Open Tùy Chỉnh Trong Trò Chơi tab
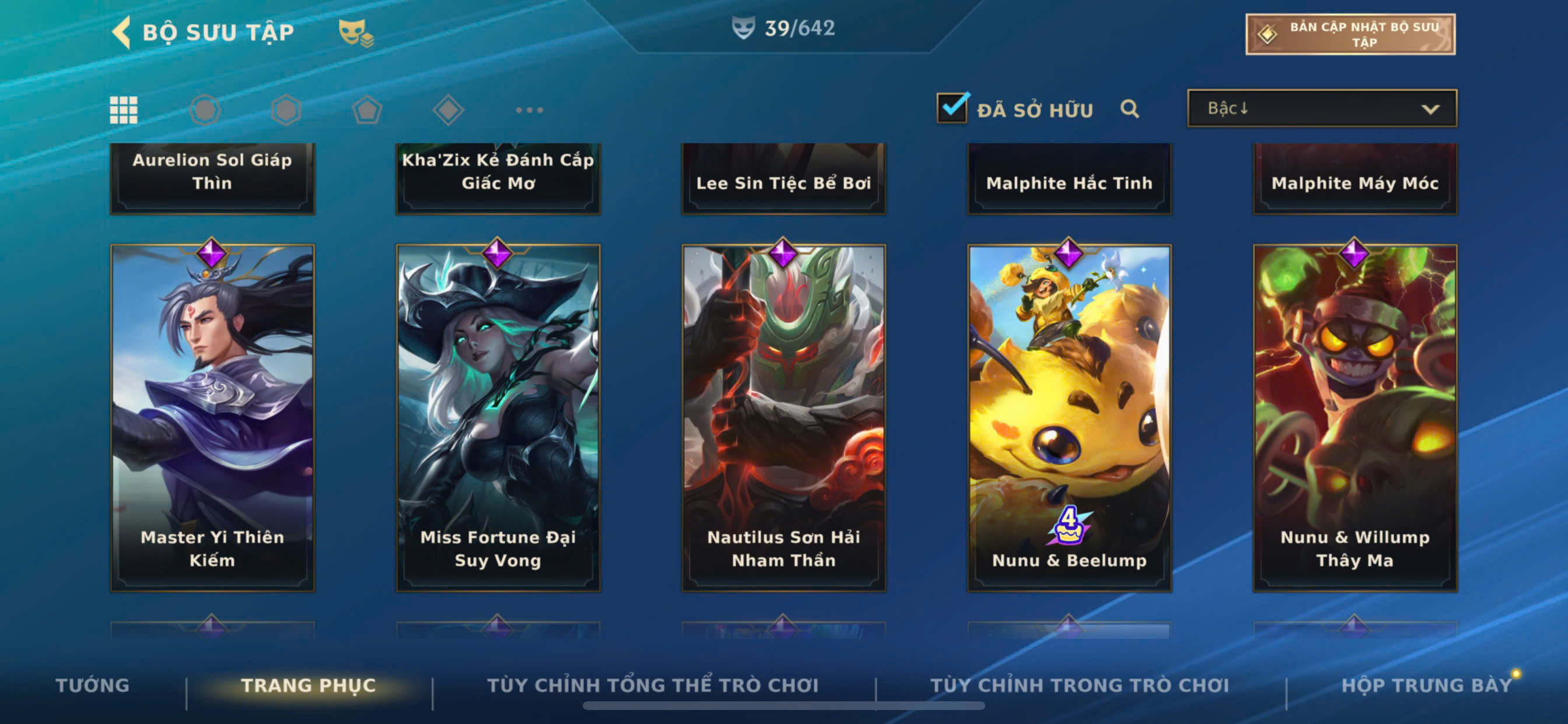 [1079, 685]
